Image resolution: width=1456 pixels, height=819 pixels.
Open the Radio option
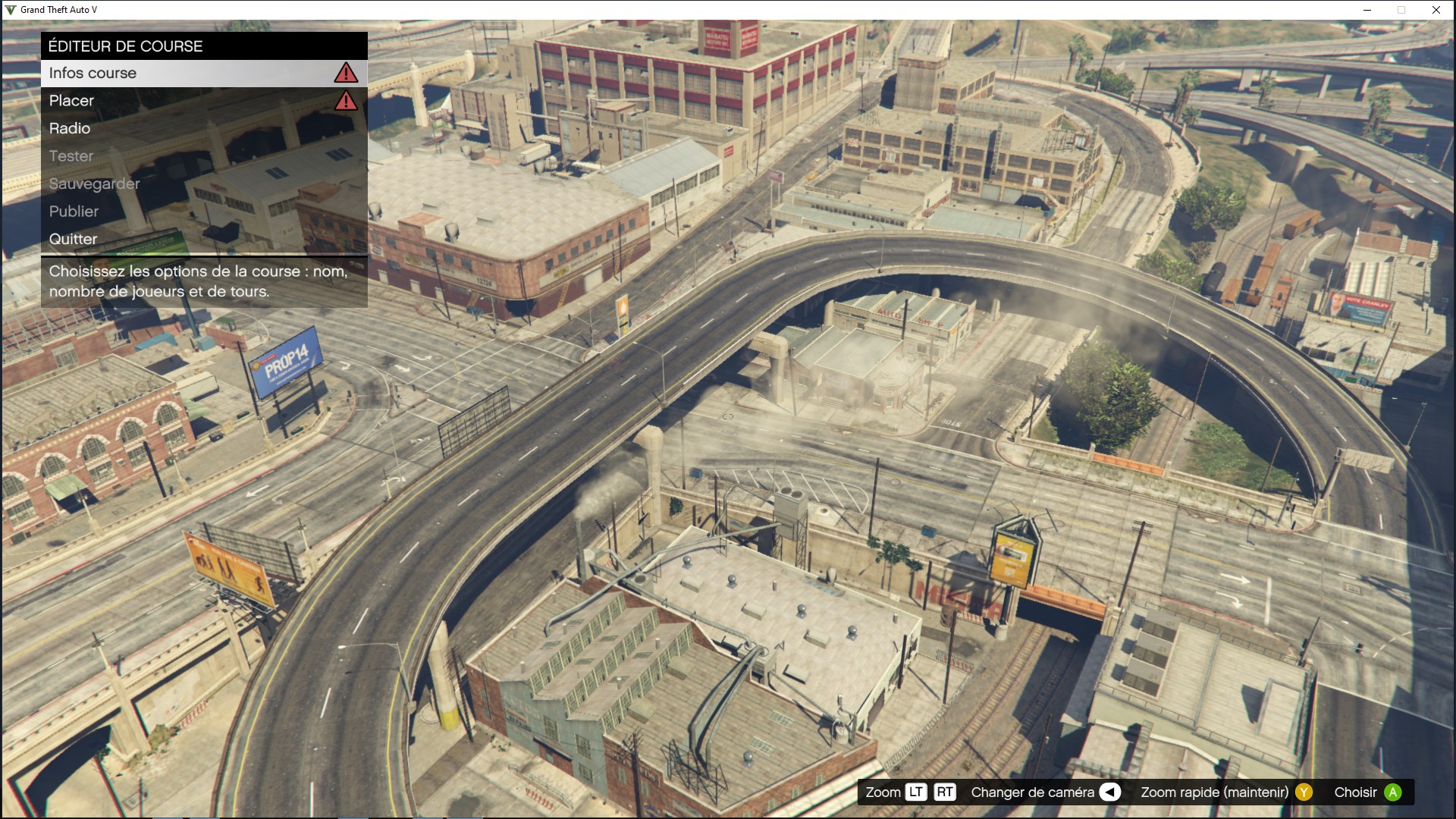click(x=68, y=128)
